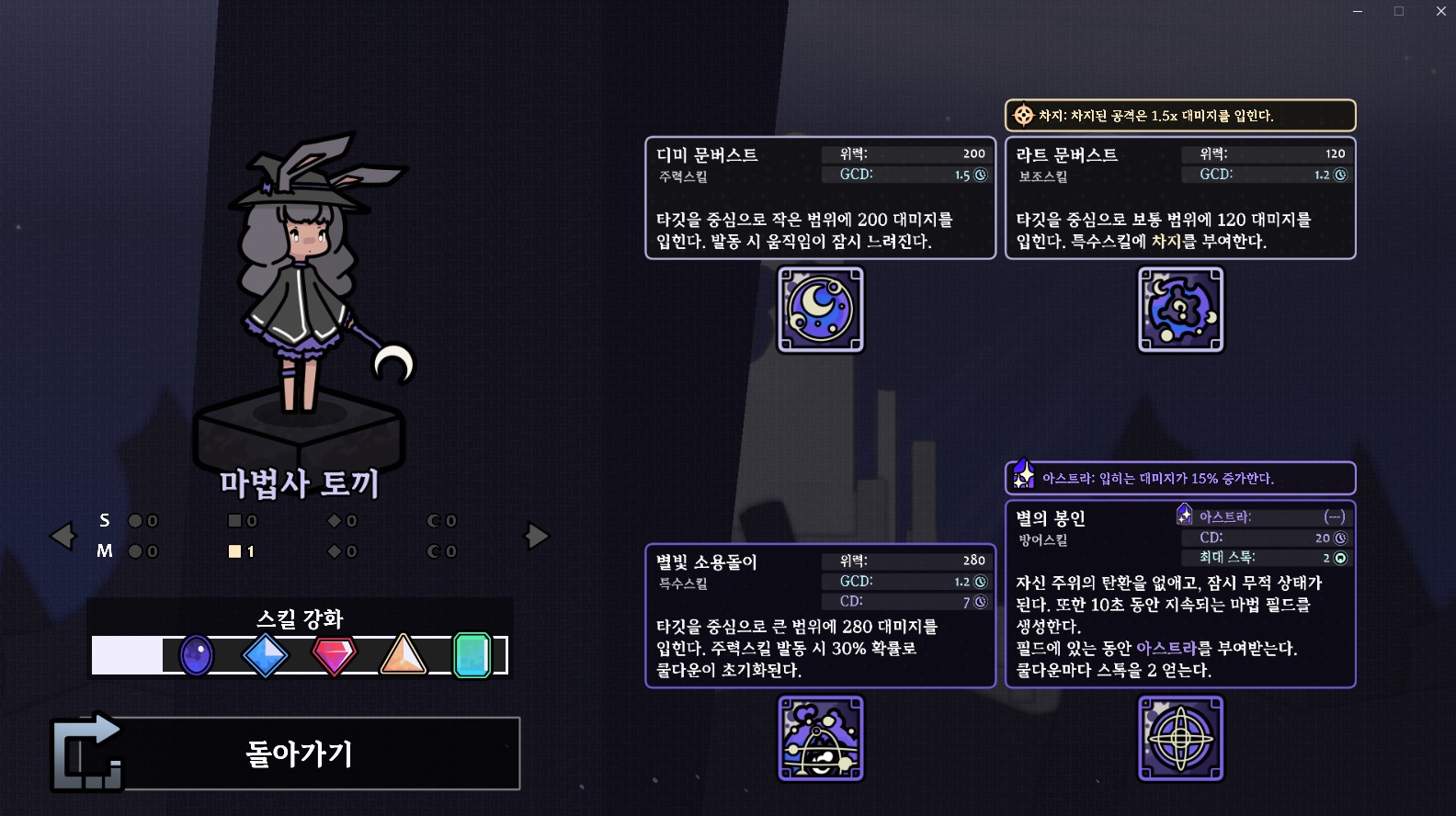The image size is (1456, 816).
Task: Choose the orange triangle gem
Action: point(403,656)
